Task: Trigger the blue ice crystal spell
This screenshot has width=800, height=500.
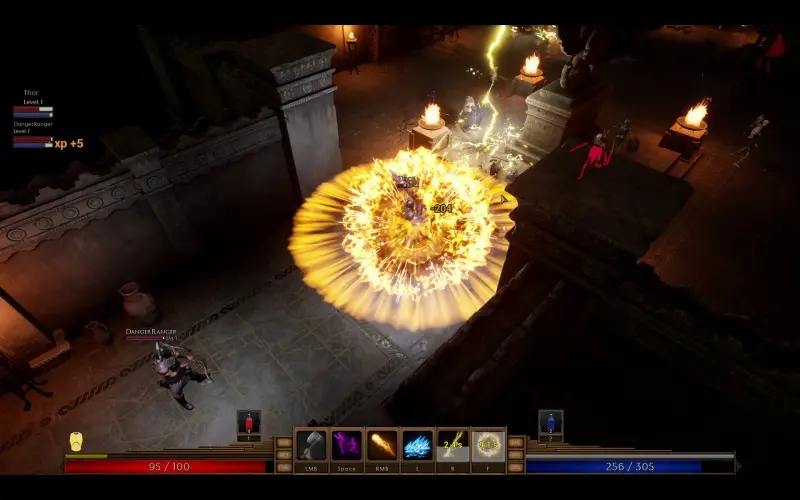Action: (x=417, y=445)
